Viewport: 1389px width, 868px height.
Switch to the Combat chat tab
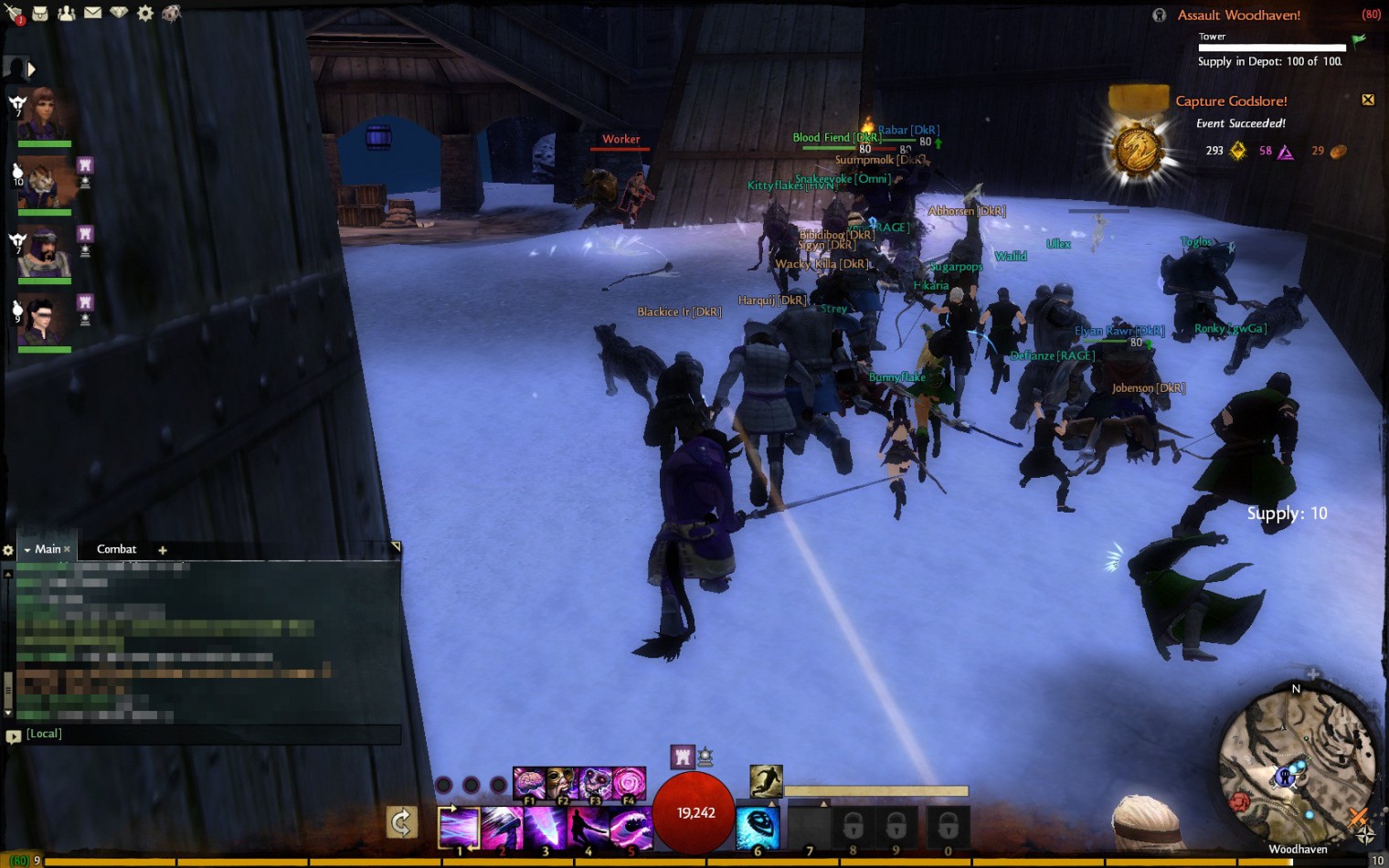(116, 549)
